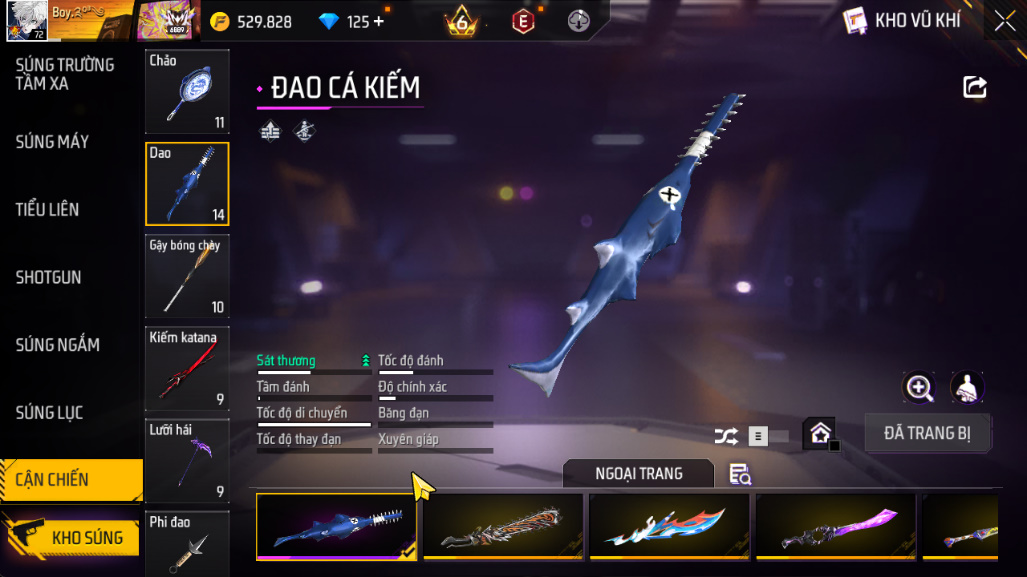Toggle the random skin shuffle icon
The width and height of the screenshot is (1027, 577).
point(726,436)
